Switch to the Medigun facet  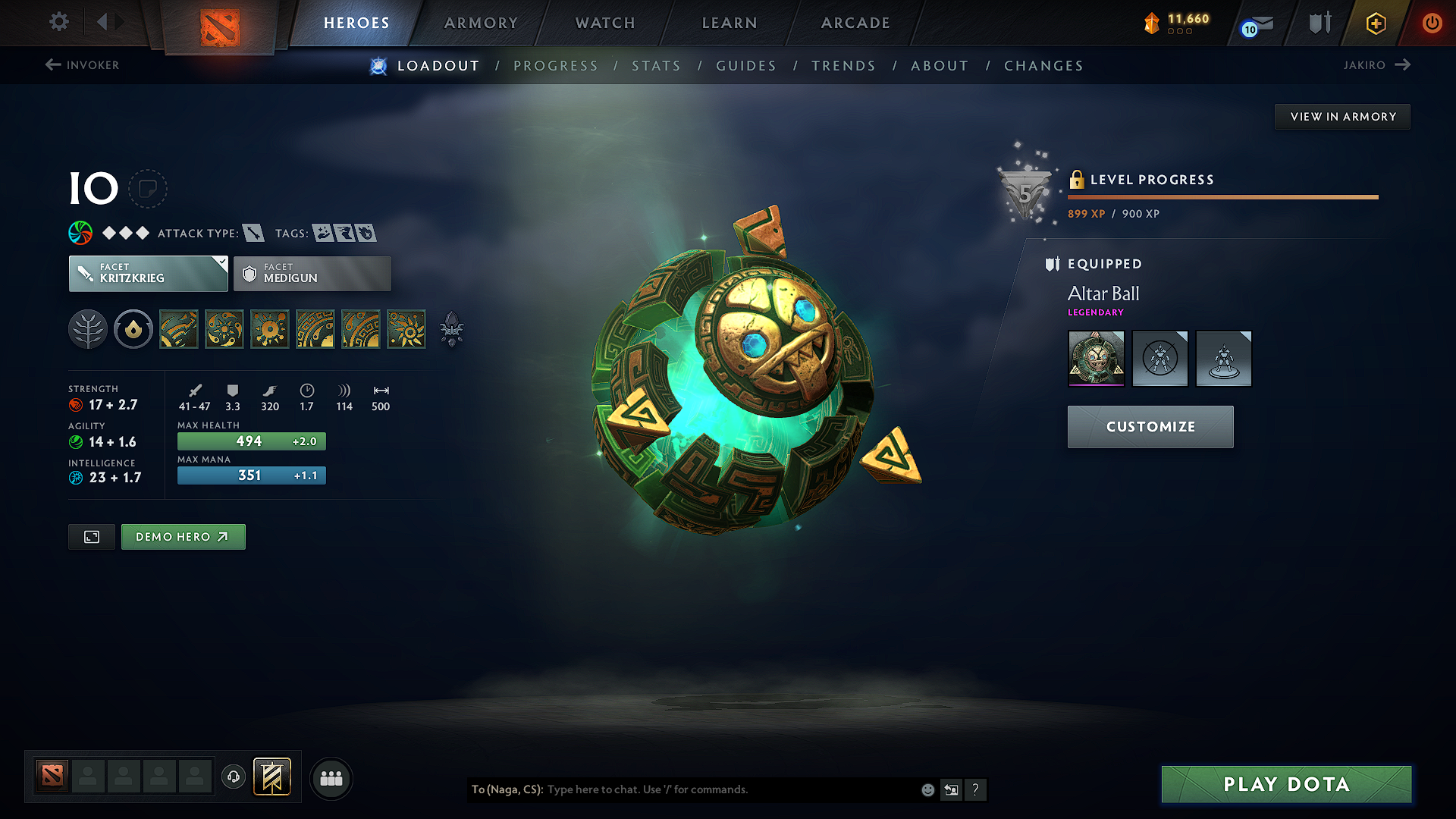pos(312,274)
